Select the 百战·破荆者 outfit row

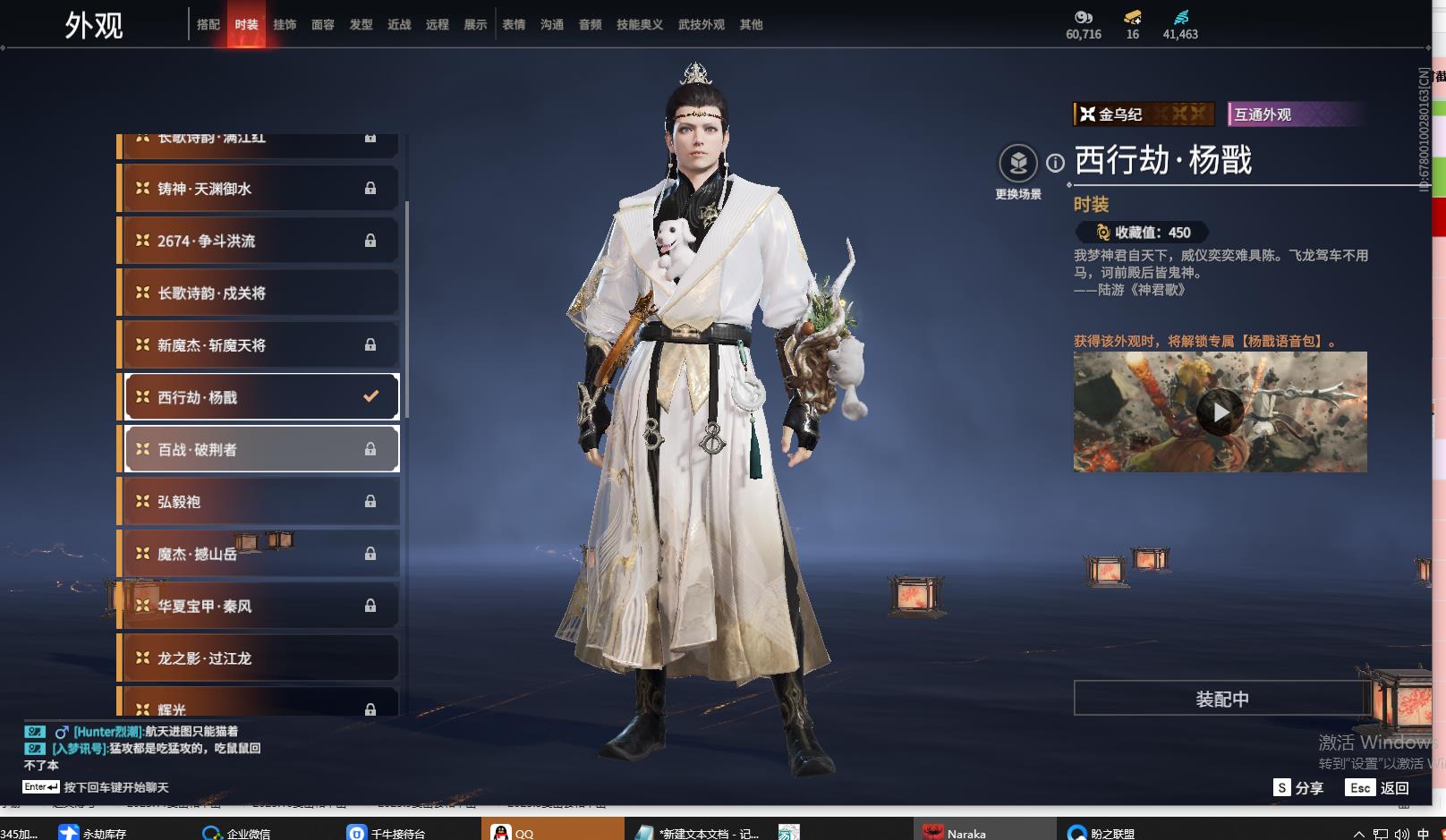(x=259, y=449)
